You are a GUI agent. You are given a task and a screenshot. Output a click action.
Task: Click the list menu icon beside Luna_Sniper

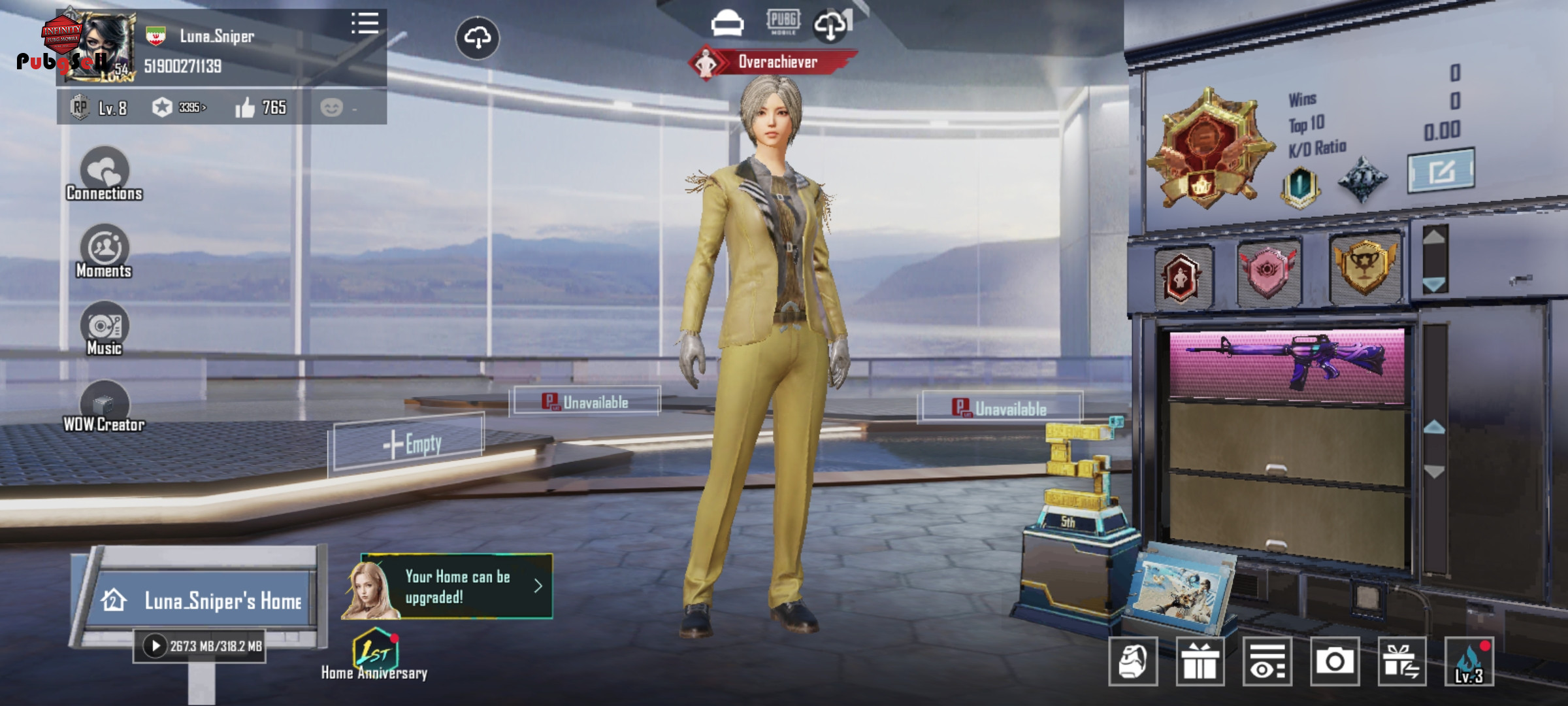point(365,24)
